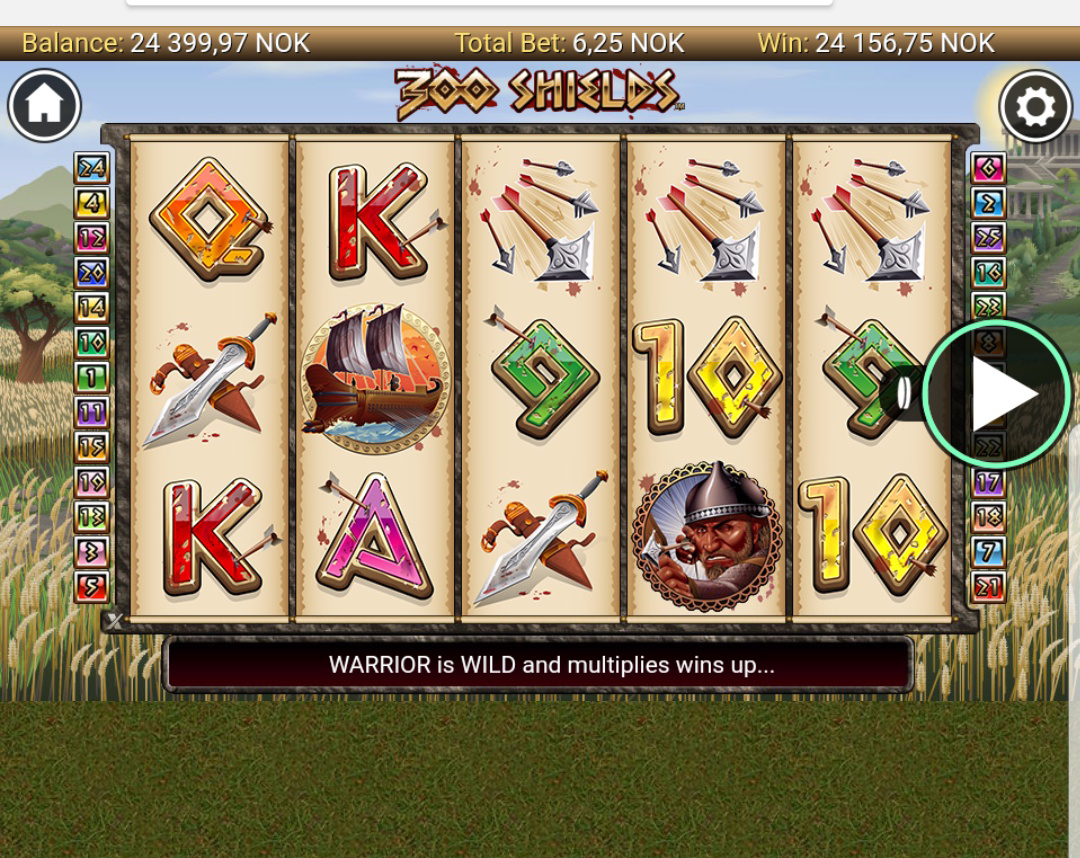1080x858 pixels.
Task: Click payline 17 marker
Action: pyautogui.click(x=989, y=483)
